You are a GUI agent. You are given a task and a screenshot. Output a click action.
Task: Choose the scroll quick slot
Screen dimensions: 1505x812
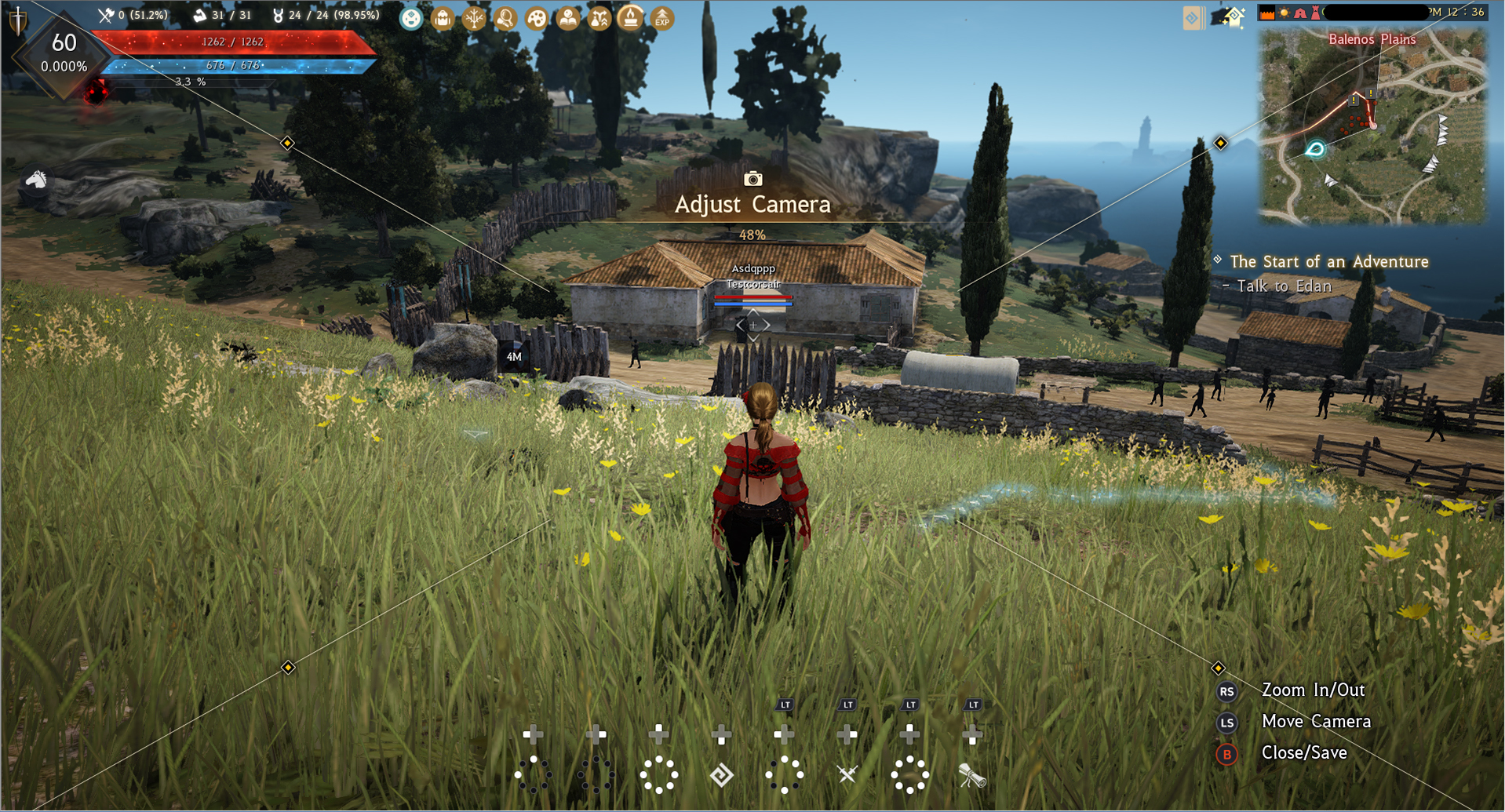pos(972,776)
